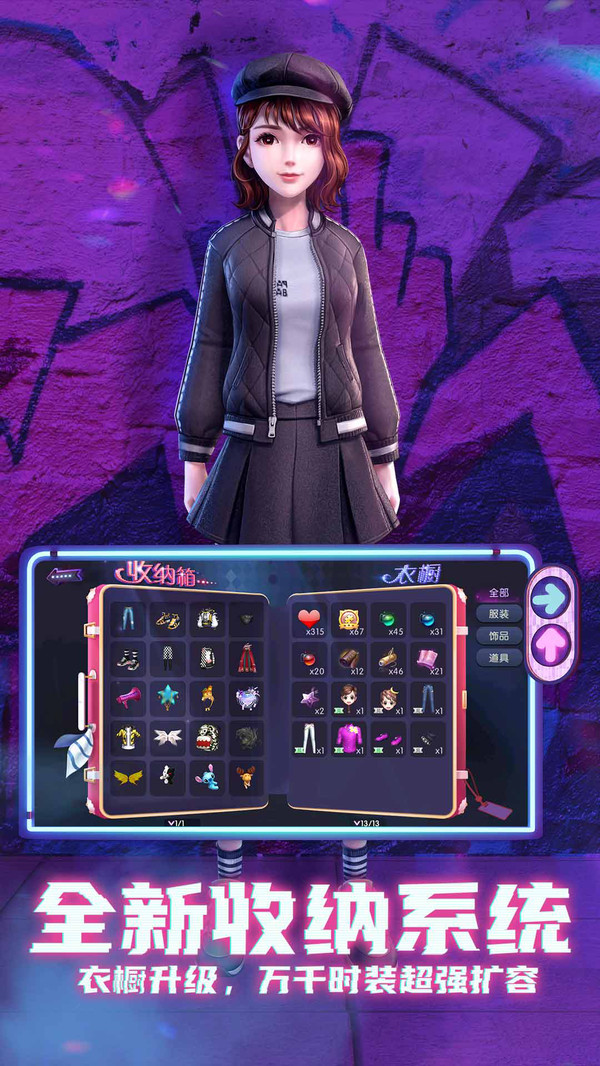600x1066 pixels.
Task: Choose the gold medal badge item x67
Action: 349,619
